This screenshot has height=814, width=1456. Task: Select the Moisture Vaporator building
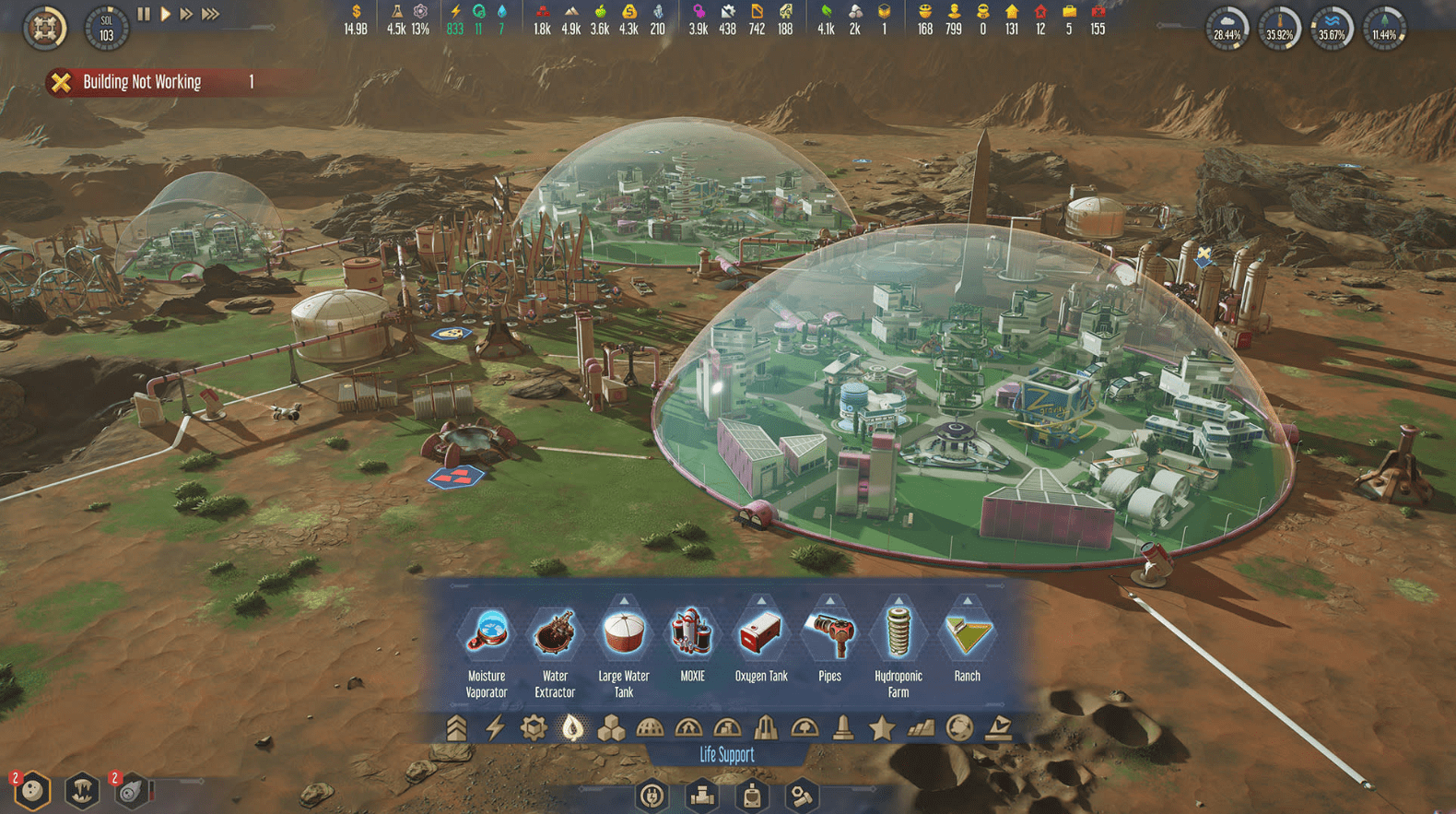[487, 634]
